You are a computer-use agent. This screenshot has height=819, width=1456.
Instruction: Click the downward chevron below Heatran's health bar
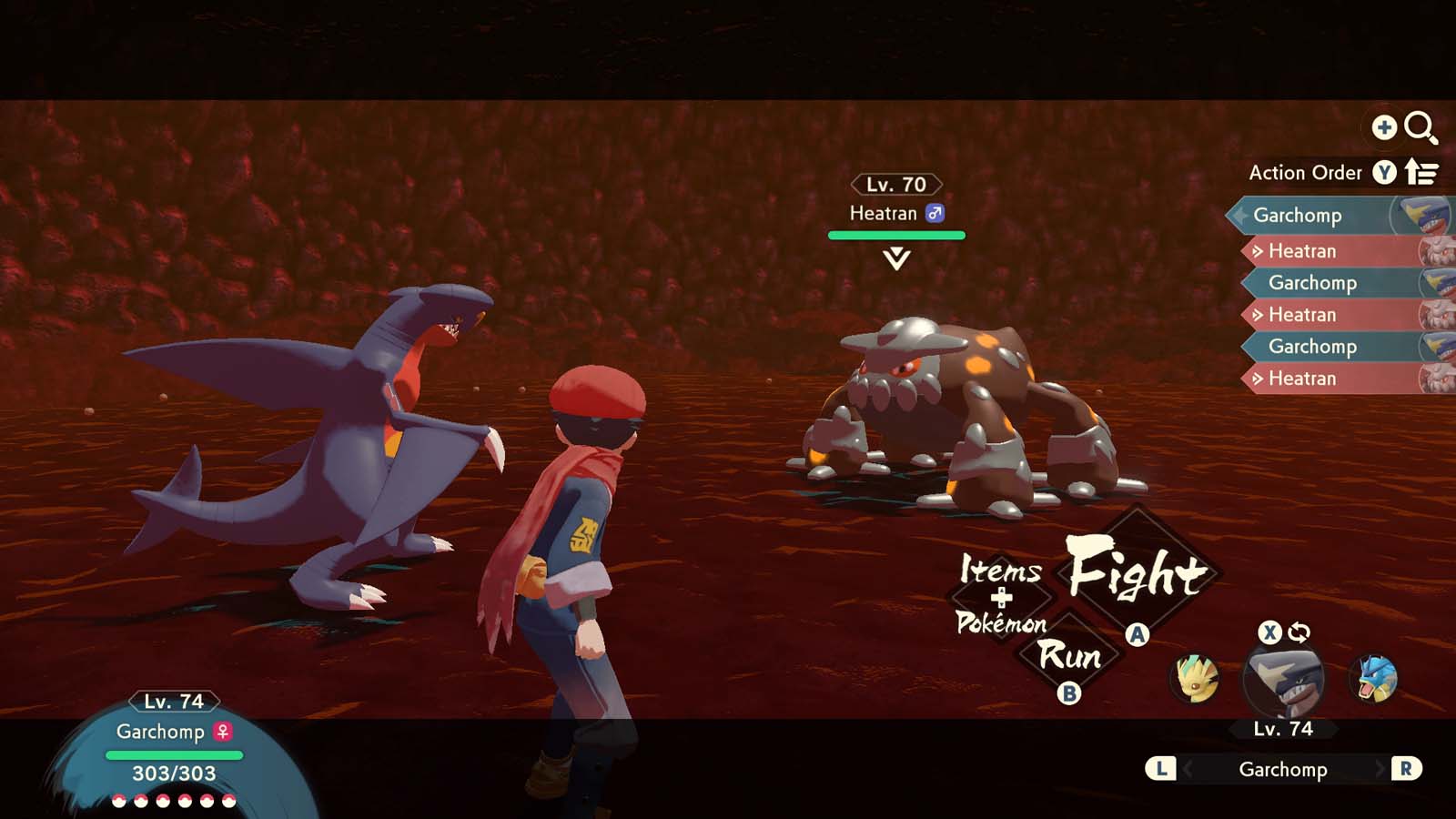pyautogui.click(x=895, y=256)
